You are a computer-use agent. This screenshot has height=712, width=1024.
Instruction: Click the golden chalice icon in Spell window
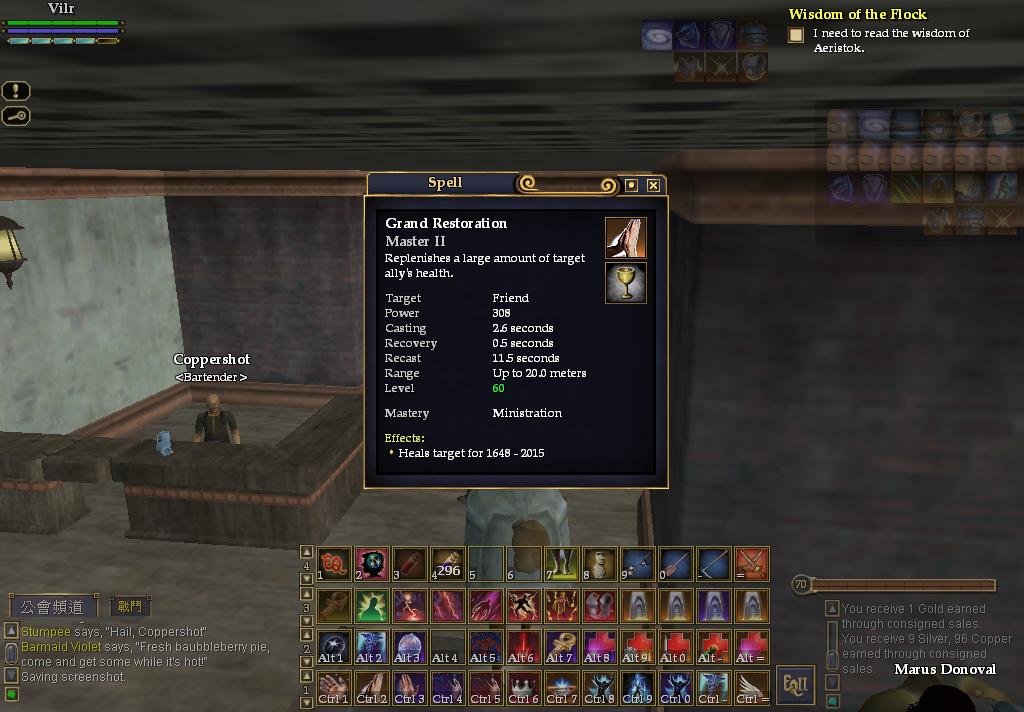[626, 283]
